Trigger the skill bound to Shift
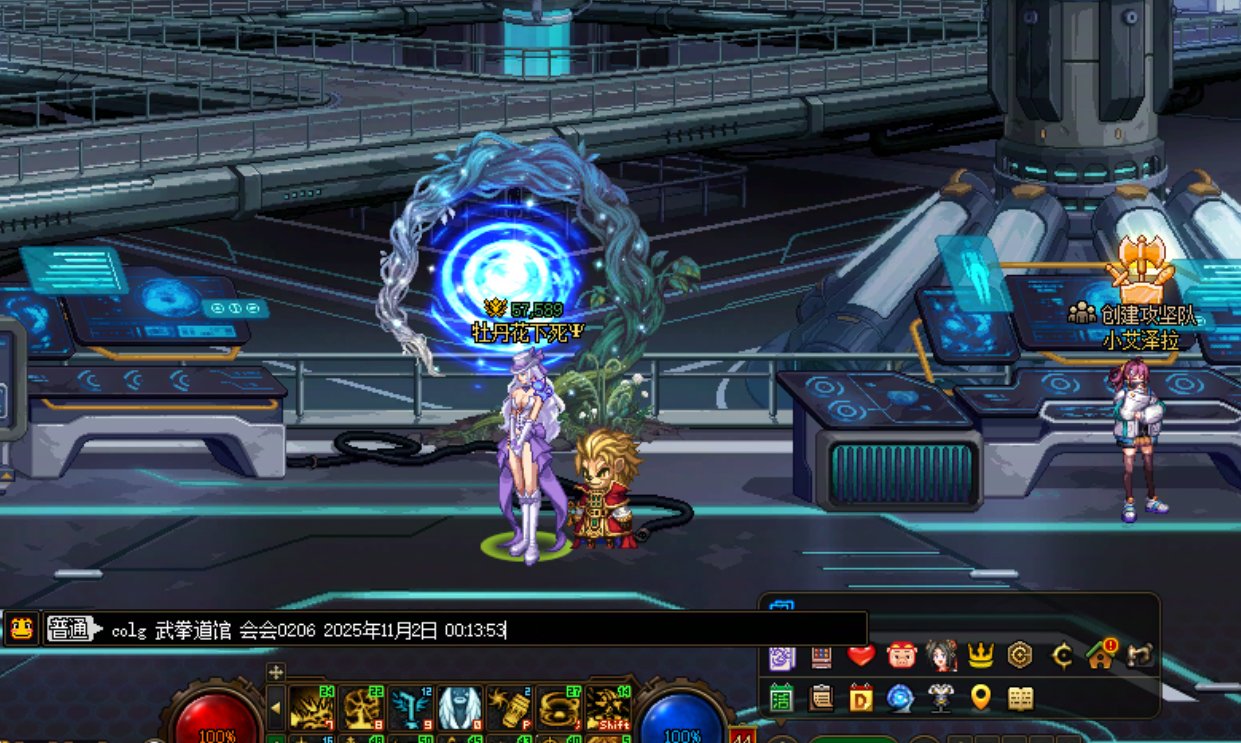The width and height of the screenshot is (1241, 743). (x=608, y=707)
